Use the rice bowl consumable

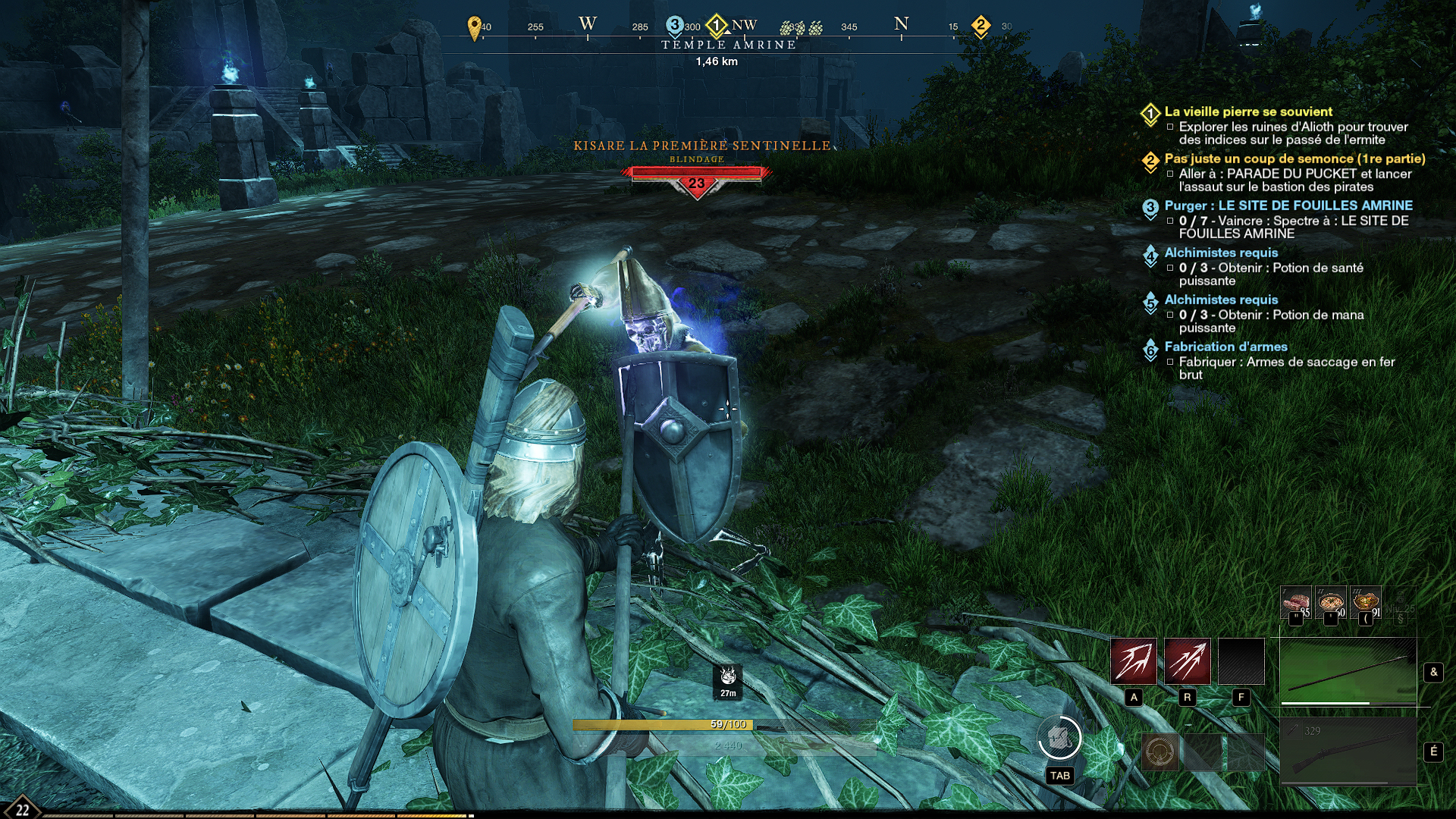1331,603
